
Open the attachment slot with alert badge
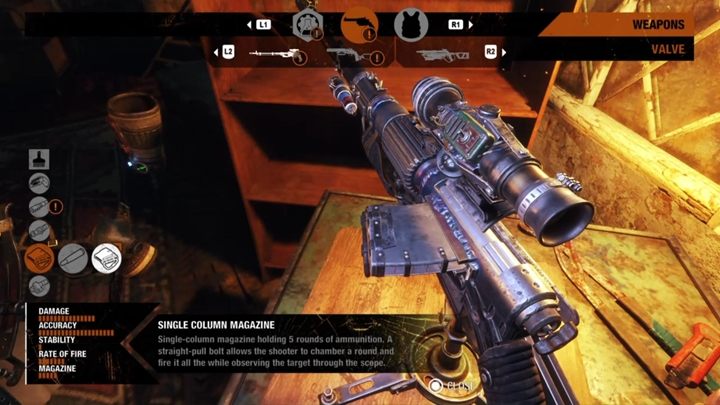coord(39,208)
